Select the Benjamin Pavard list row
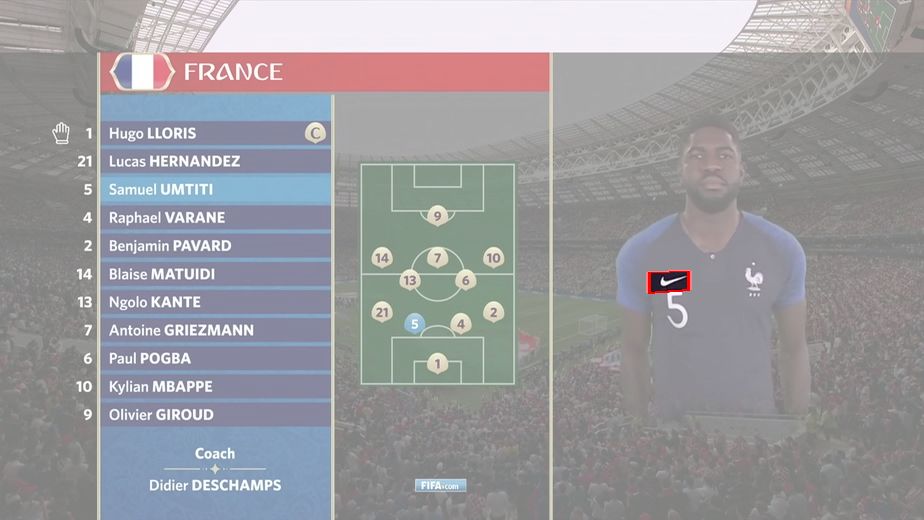This screenshot has width=924, height=520. click(215, 245)
